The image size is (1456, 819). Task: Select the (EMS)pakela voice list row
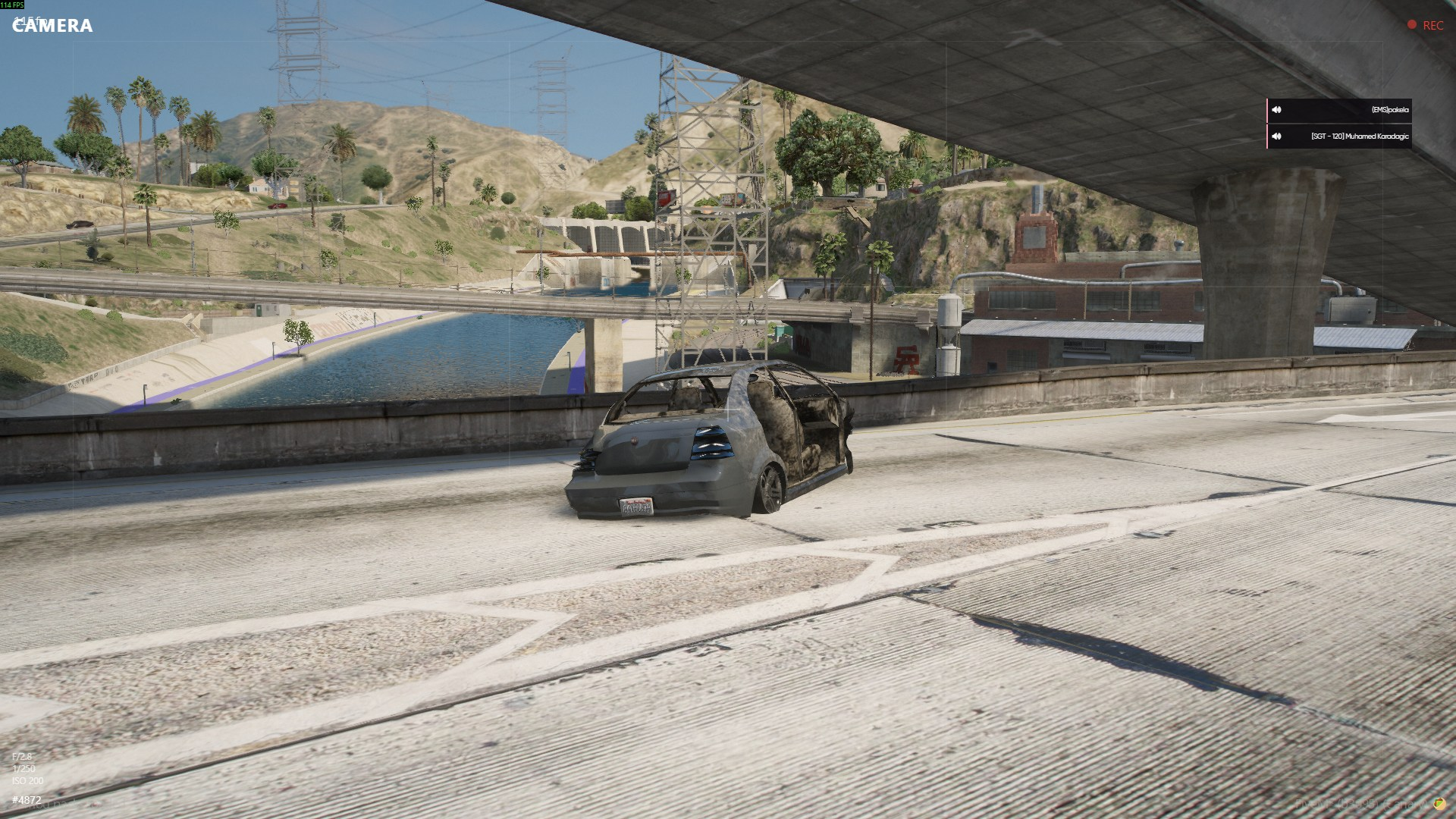[x=1339, y=110]
